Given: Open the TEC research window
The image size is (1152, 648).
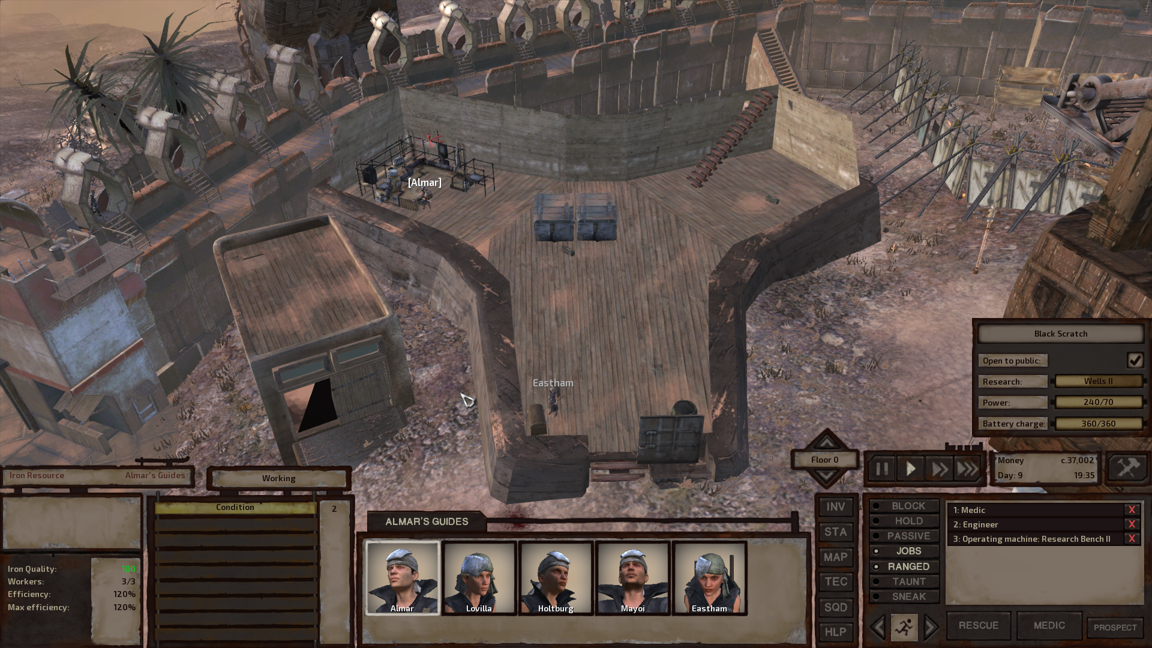Looking at the screenshot, I should click(x=835, y=582).
